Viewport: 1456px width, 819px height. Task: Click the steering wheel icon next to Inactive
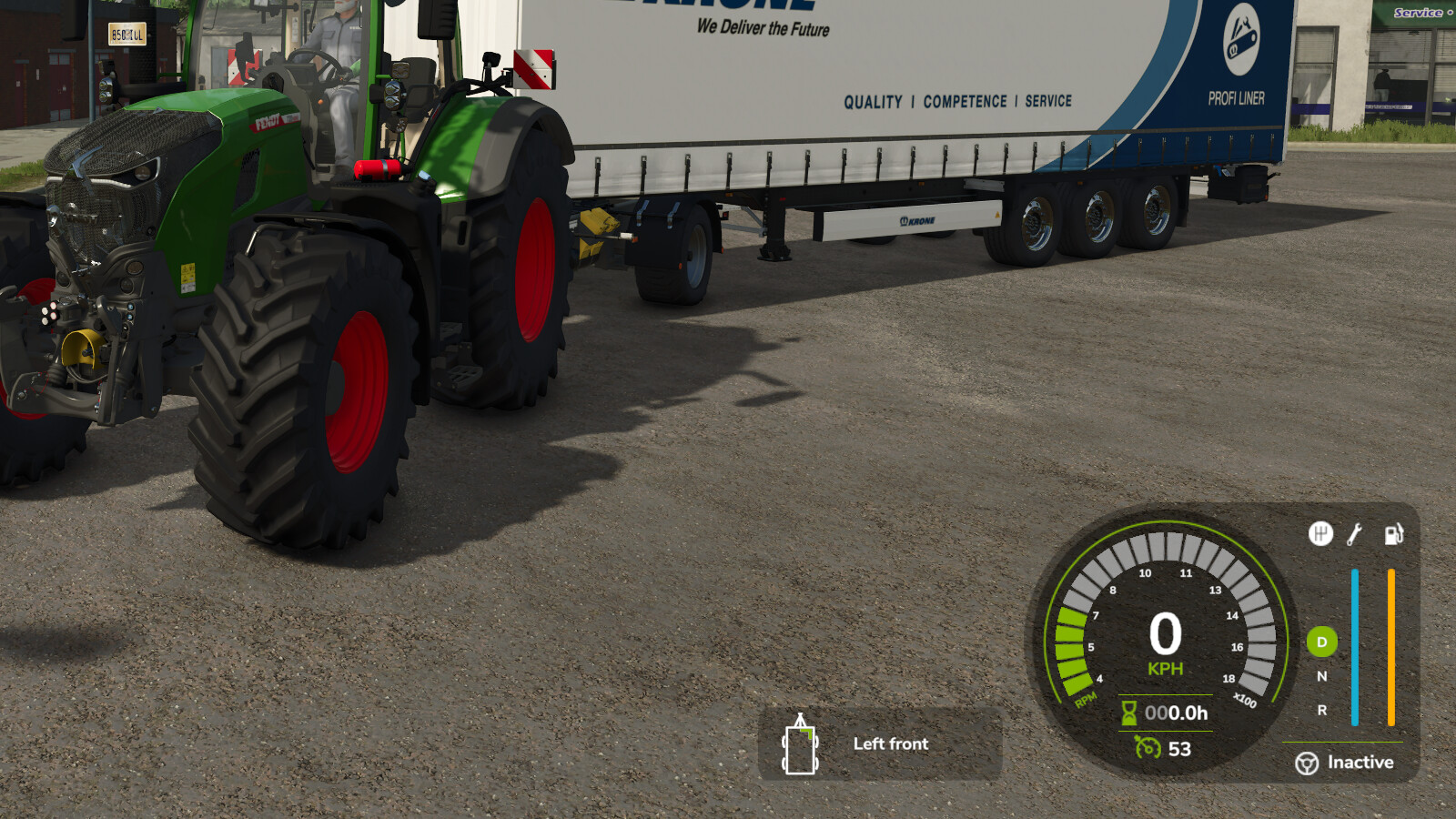[x=1308, y=762]
